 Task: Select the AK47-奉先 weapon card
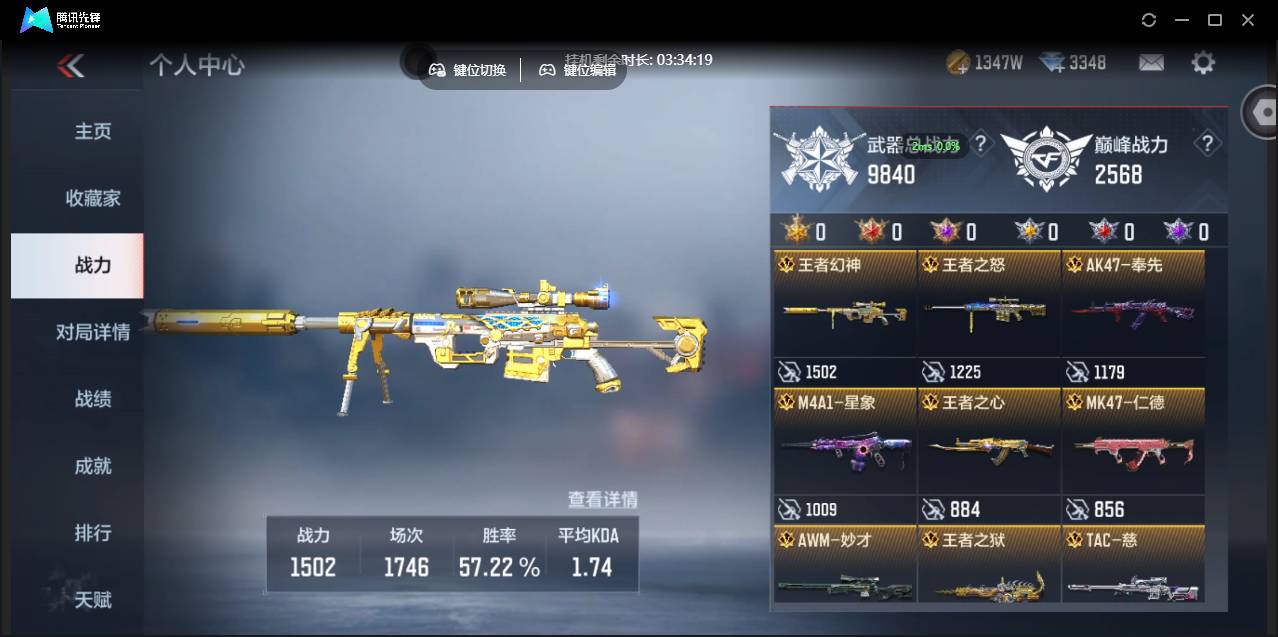pyautogui.click(x=1133, y=312)
